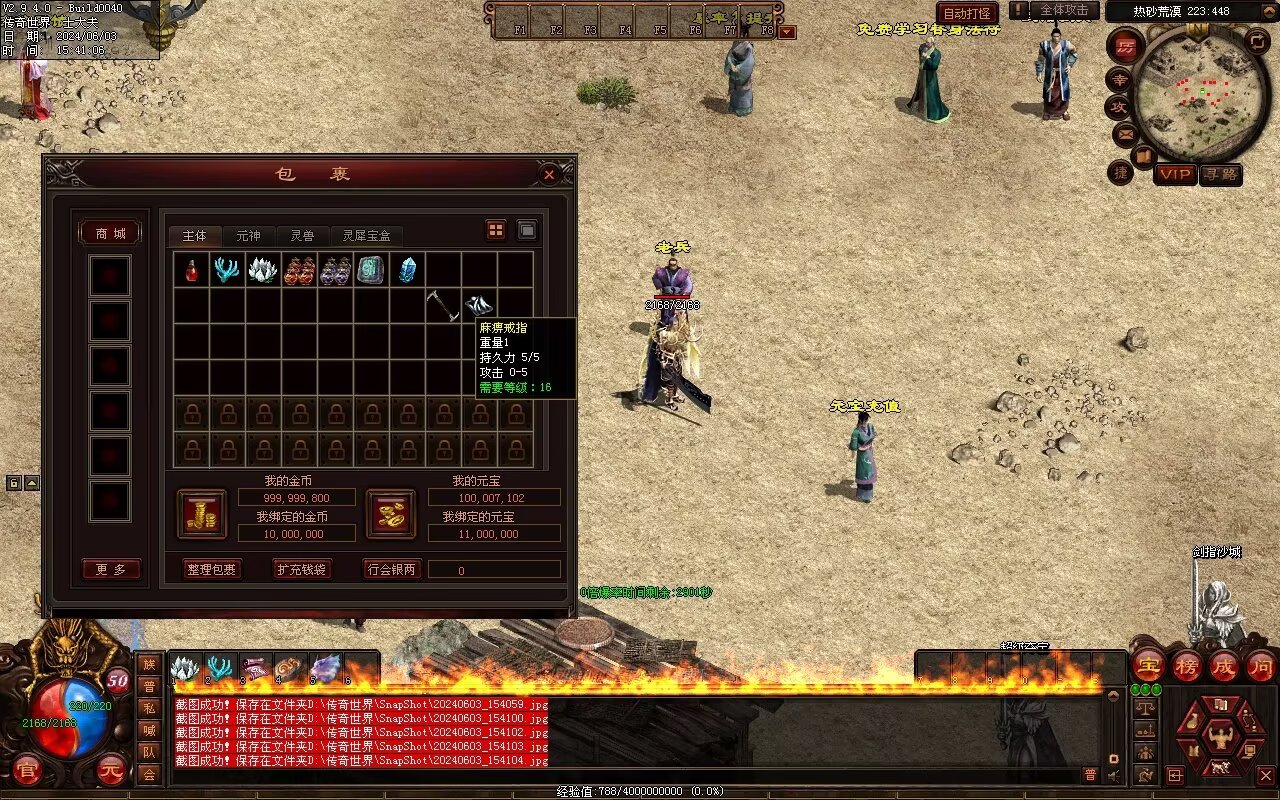Screen dimensions: 1280x800
Task: Select the blue crystal item slot
Action: (x=407, y=270)
